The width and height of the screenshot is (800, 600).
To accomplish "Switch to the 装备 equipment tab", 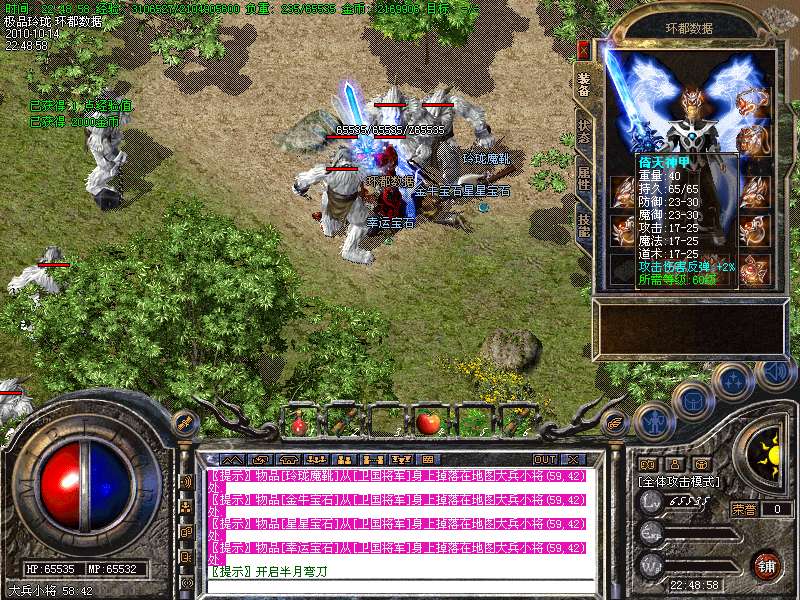I will (x=584, y=86).
